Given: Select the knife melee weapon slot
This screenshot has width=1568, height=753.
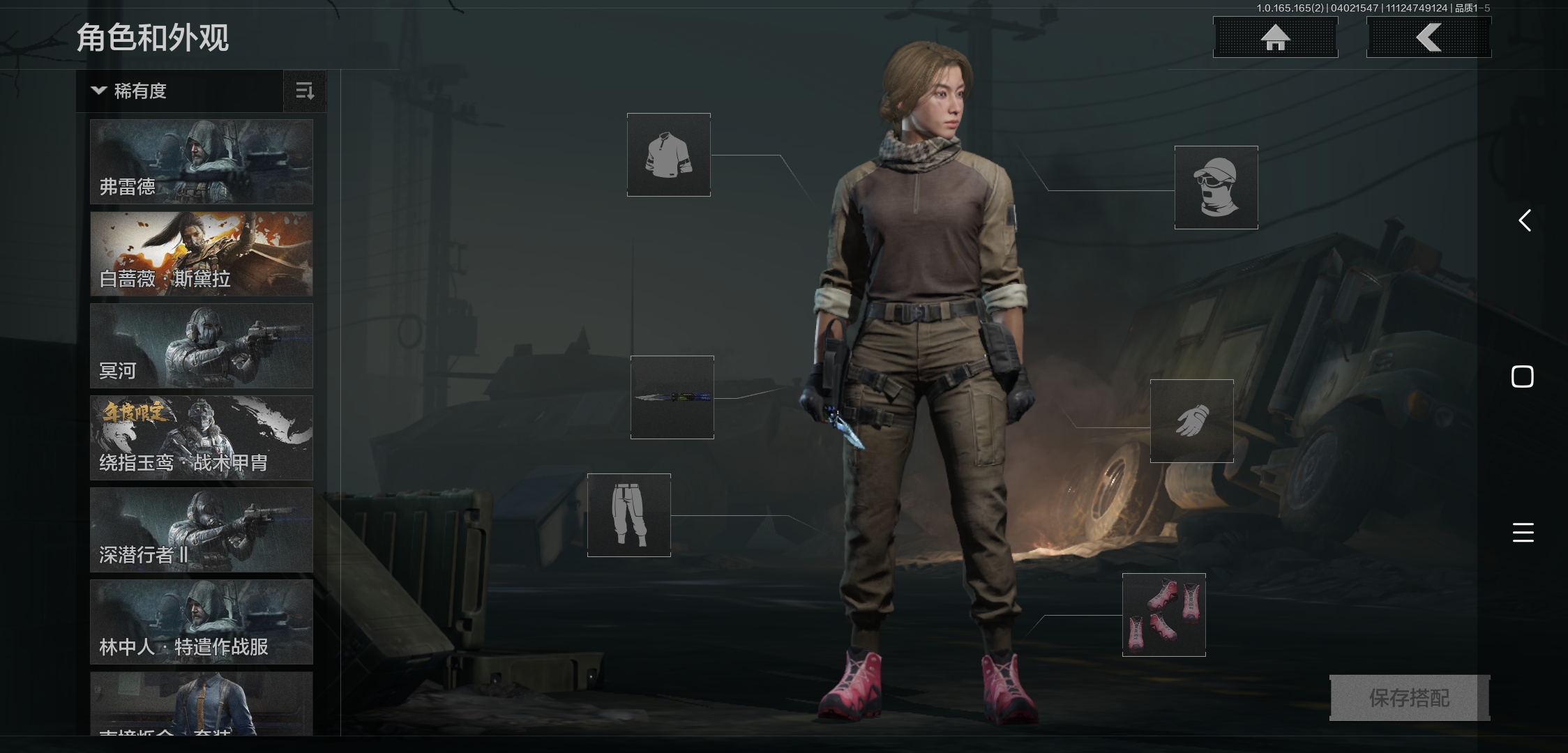Looking at the screenshot, I should (672, 397).
